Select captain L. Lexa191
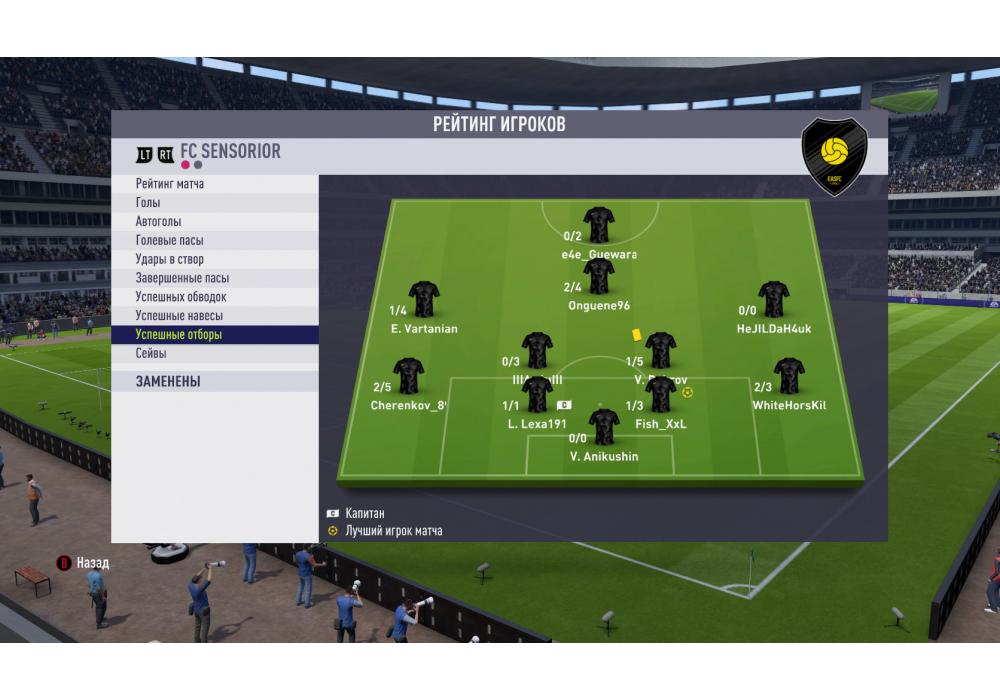The image size is (1000, 700). coord(538,394)
